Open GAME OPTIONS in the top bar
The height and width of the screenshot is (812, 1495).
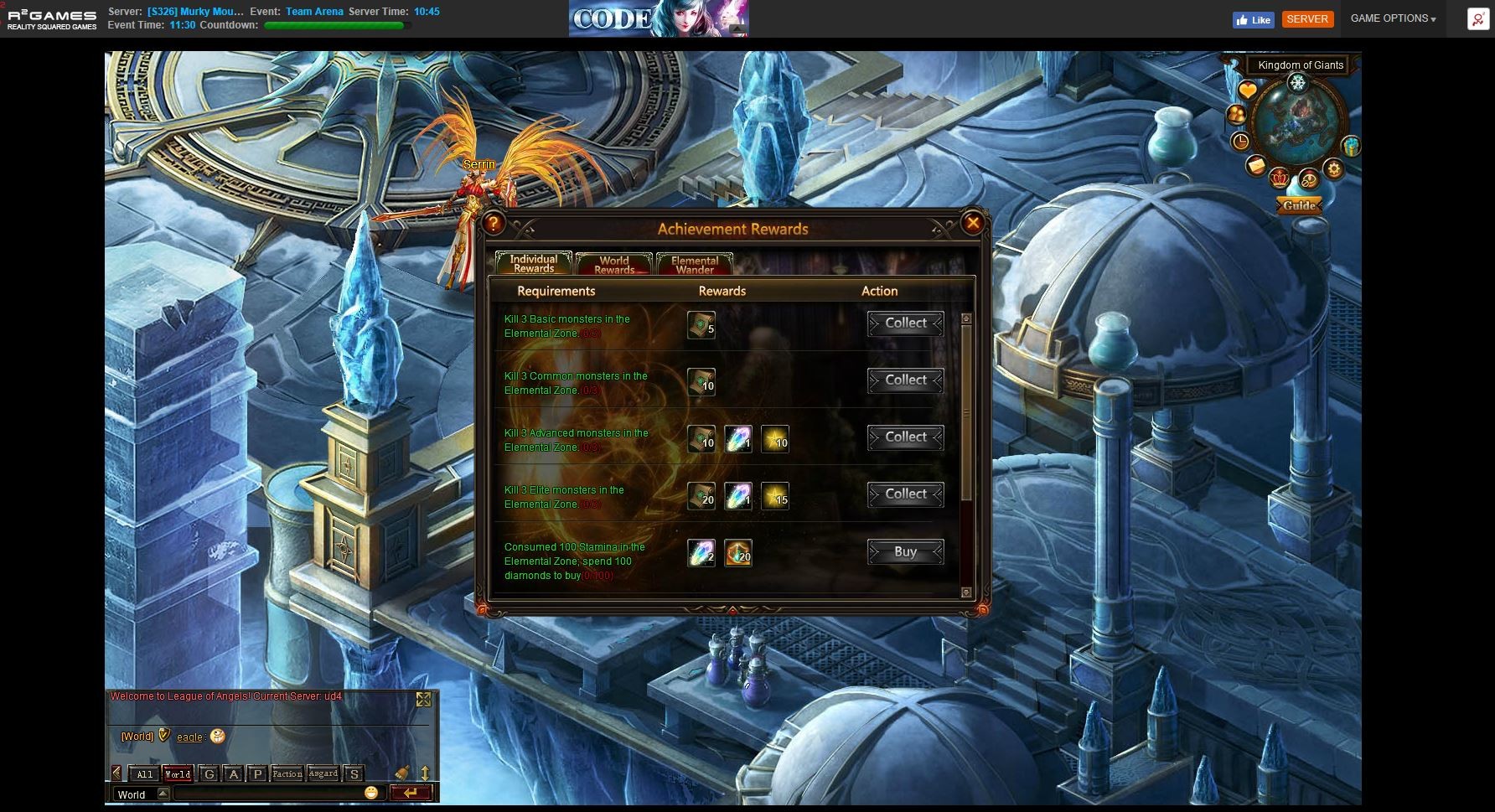(x=1393, y=18)
